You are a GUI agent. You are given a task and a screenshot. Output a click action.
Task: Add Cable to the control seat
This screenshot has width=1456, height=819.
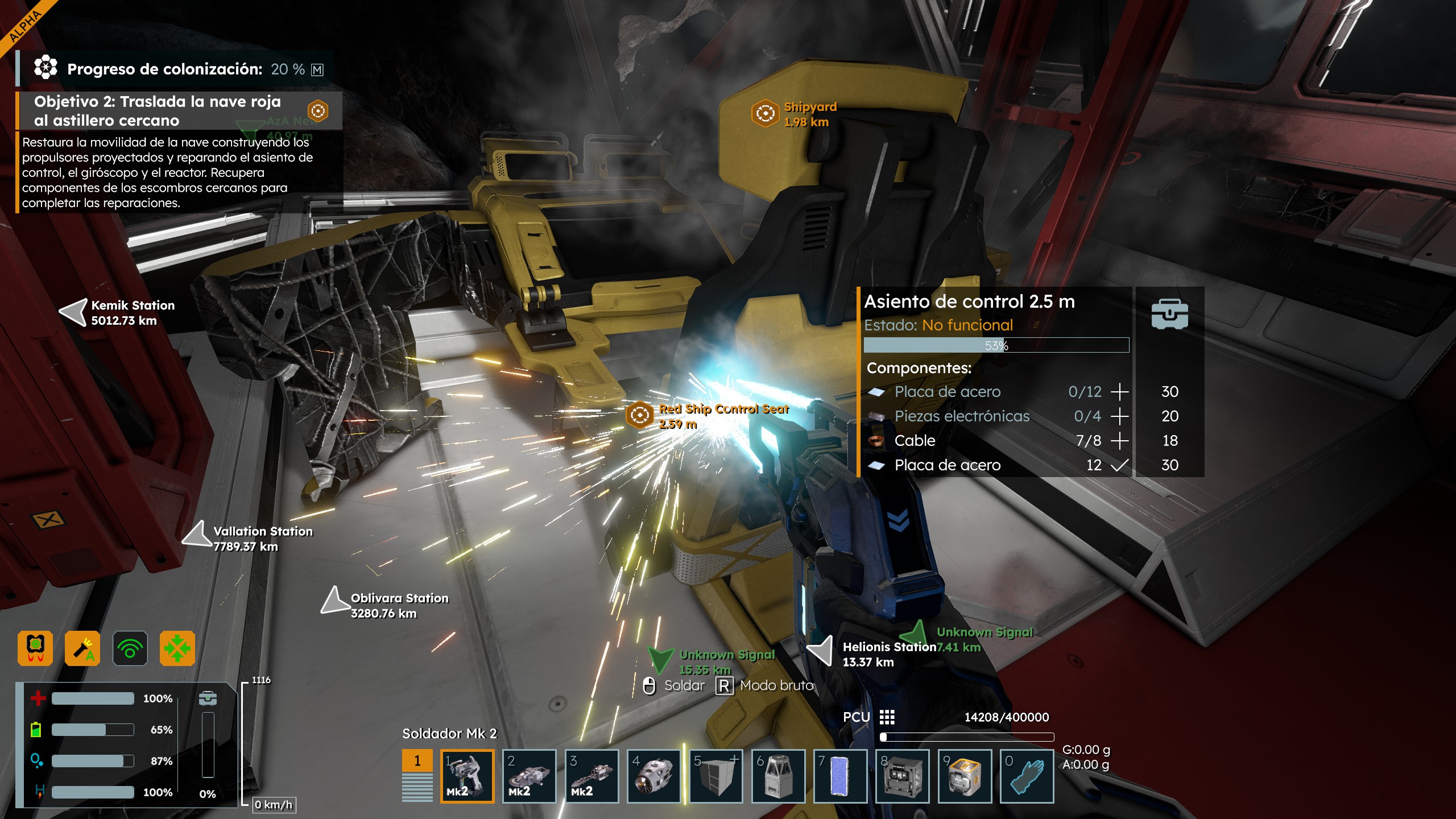pos(1119,441)
